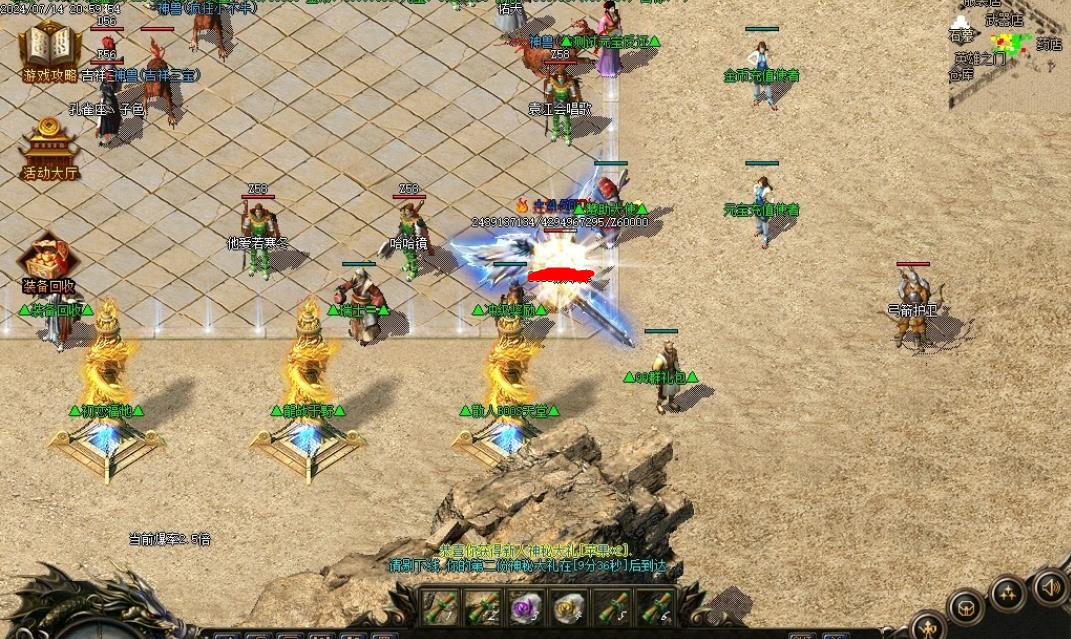Select the yellow stone in hotbar slot 4

(x=569, y=608)
